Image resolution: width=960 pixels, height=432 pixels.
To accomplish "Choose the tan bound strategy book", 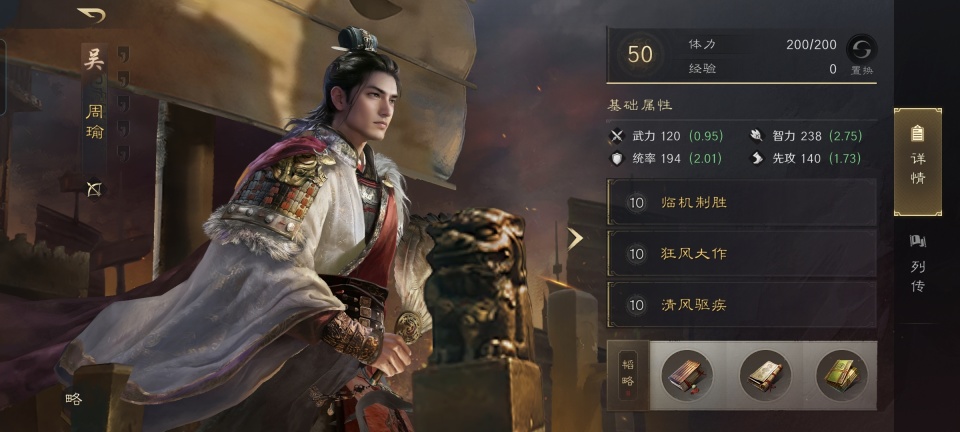I will [x=765, y=375].
